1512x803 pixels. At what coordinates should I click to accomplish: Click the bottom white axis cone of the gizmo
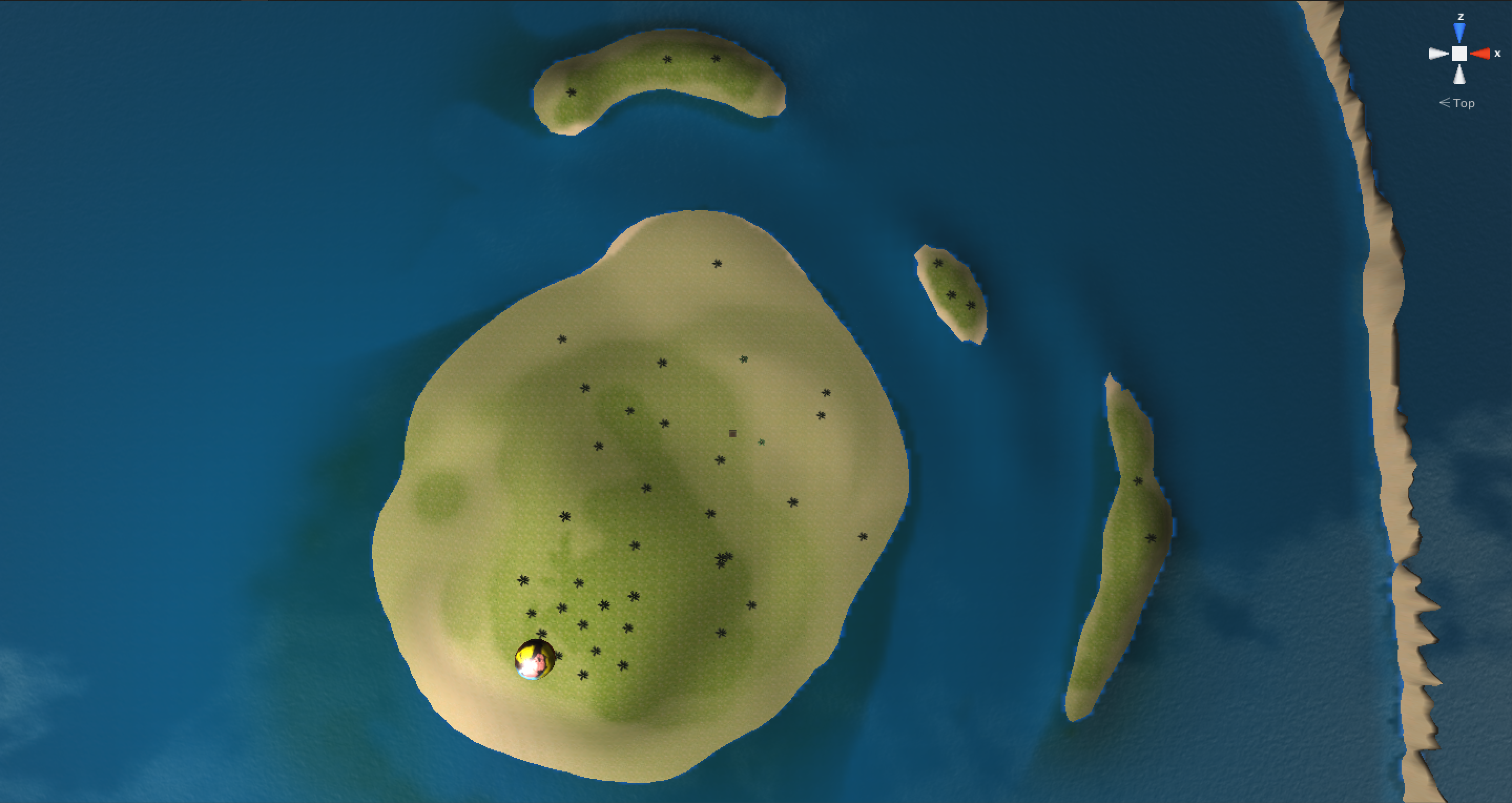click(x=1460, y=75)
